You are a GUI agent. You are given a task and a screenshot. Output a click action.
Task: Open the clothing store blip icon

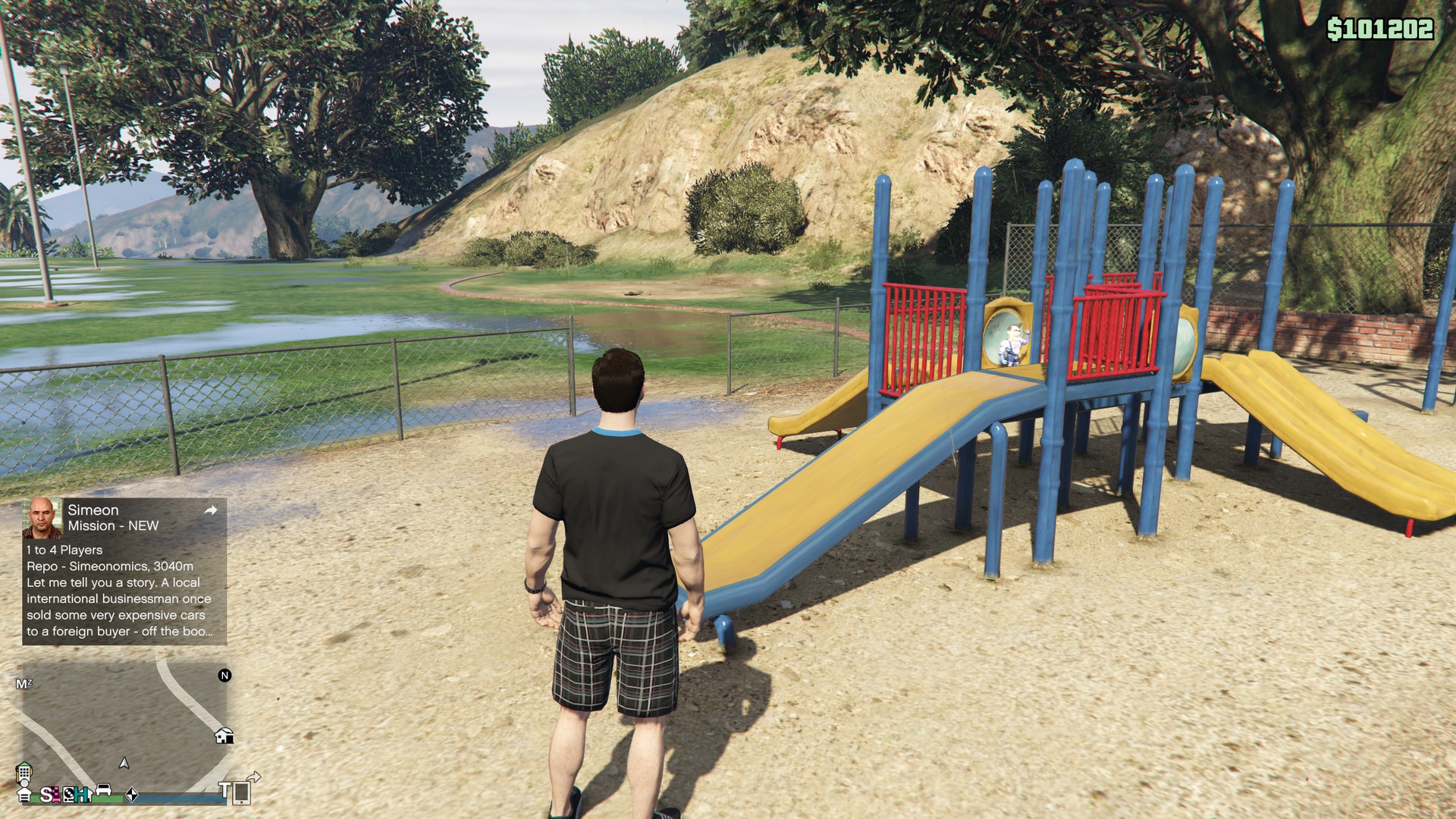pos(55,795)
